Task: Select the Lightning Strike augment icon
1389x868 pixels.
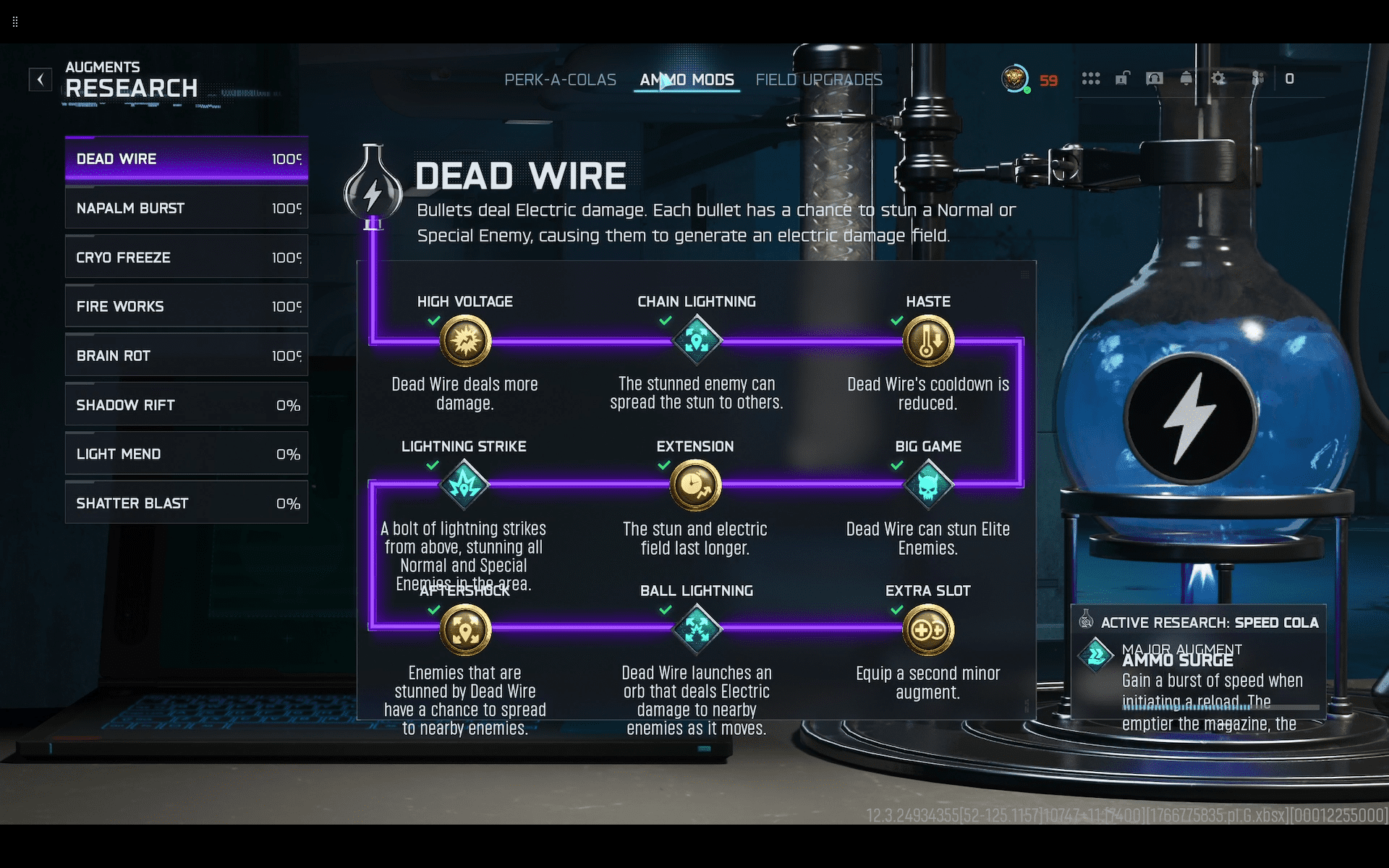Action: click(x=464, y=485)
